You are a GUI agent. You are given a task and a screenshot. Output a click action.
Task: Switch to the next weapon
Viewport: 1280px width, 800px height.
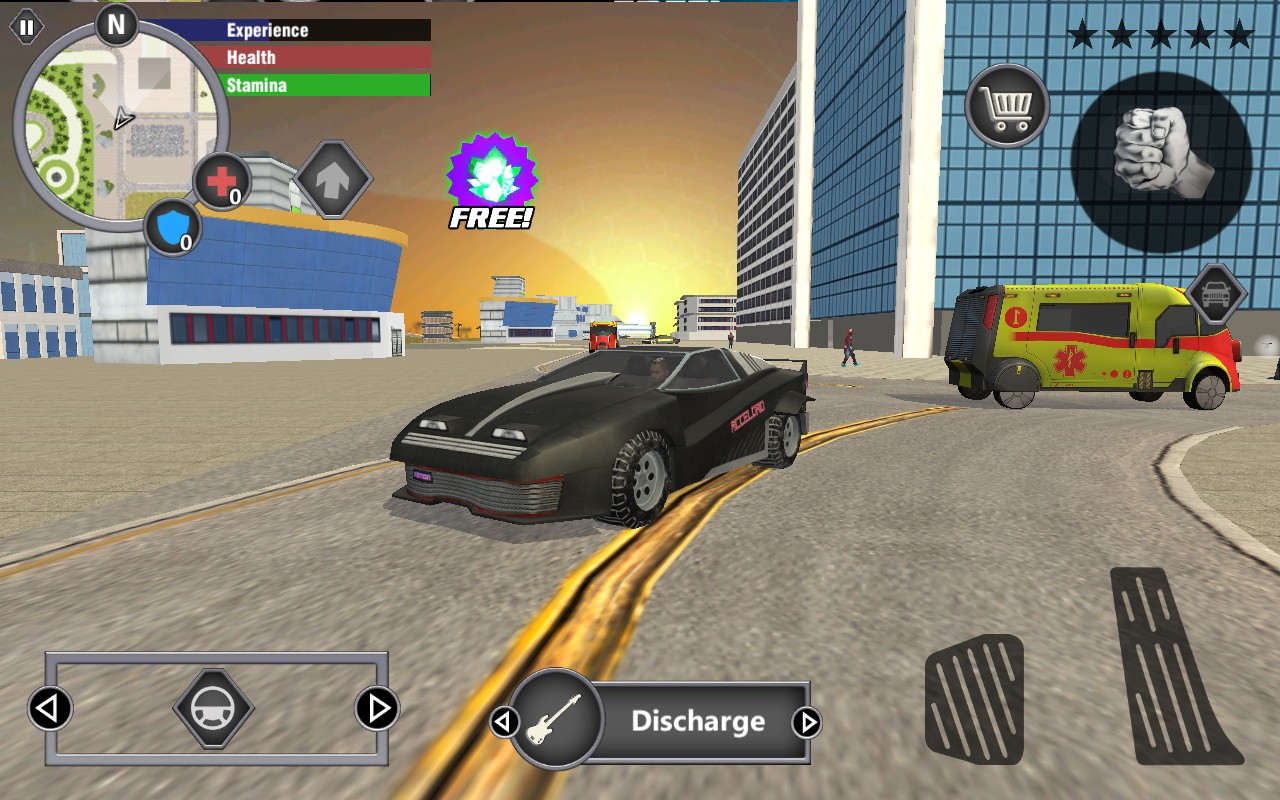tap(806, 722)
